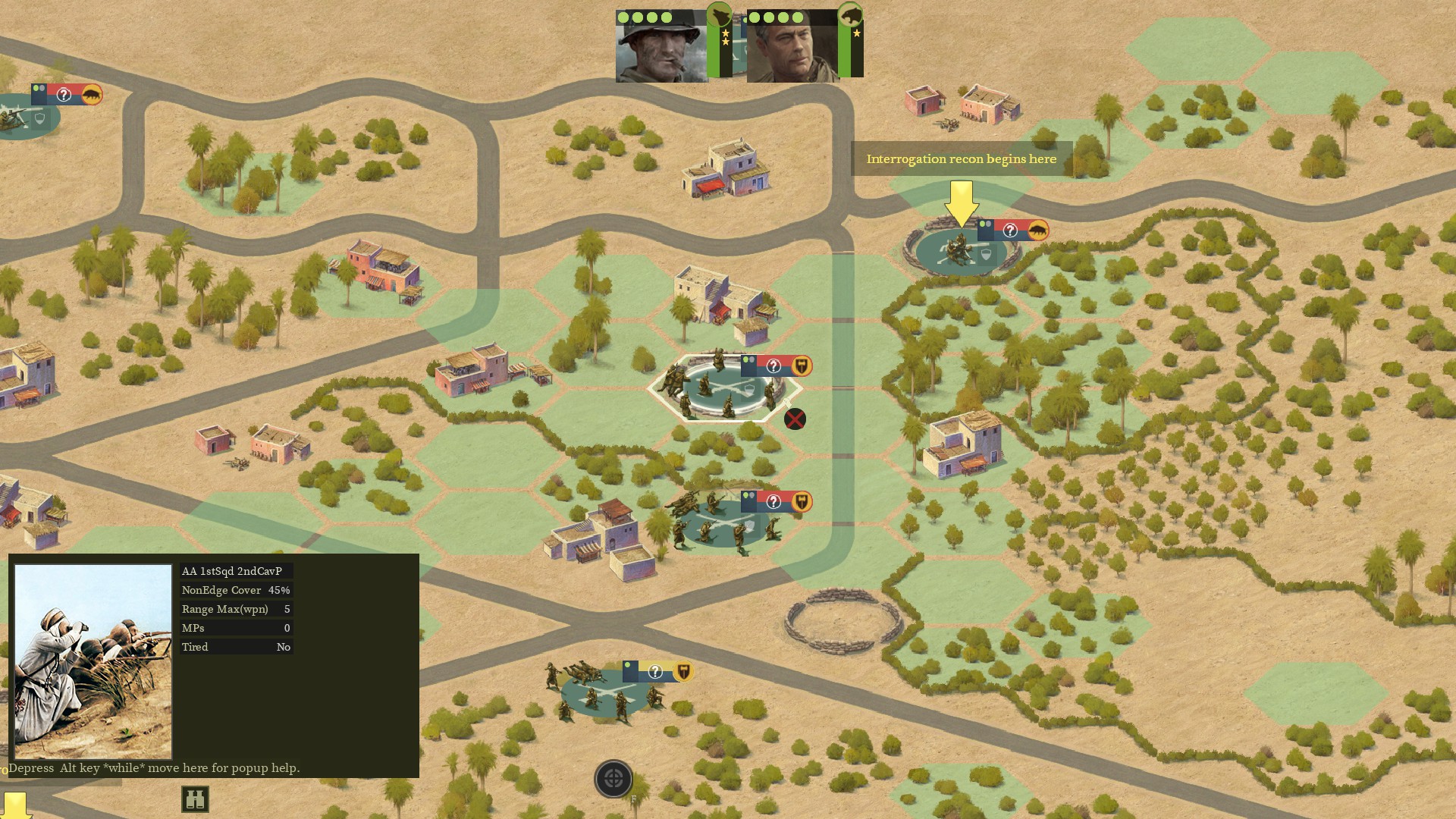
Task: Click the 'Interrogation recon begins here' label
Action: [961, 159]
